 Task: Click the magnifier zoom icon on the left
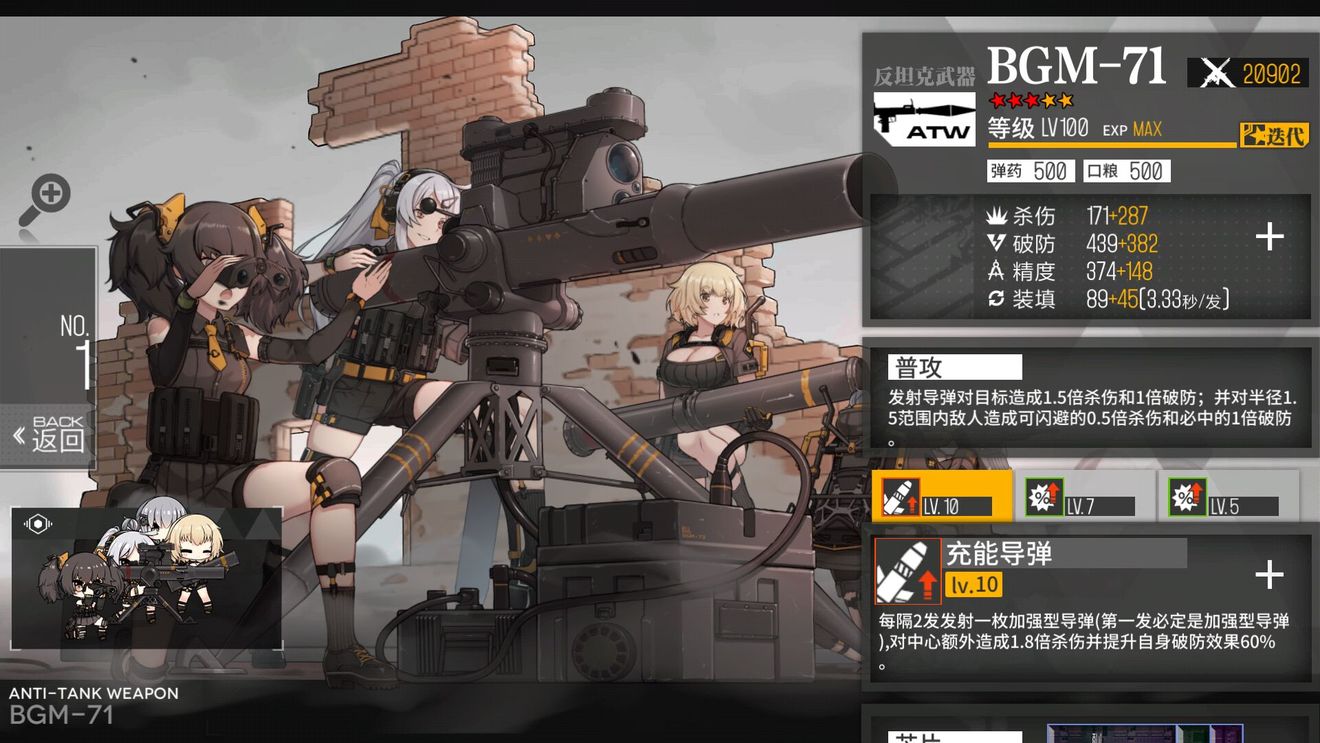pos(52,193)
